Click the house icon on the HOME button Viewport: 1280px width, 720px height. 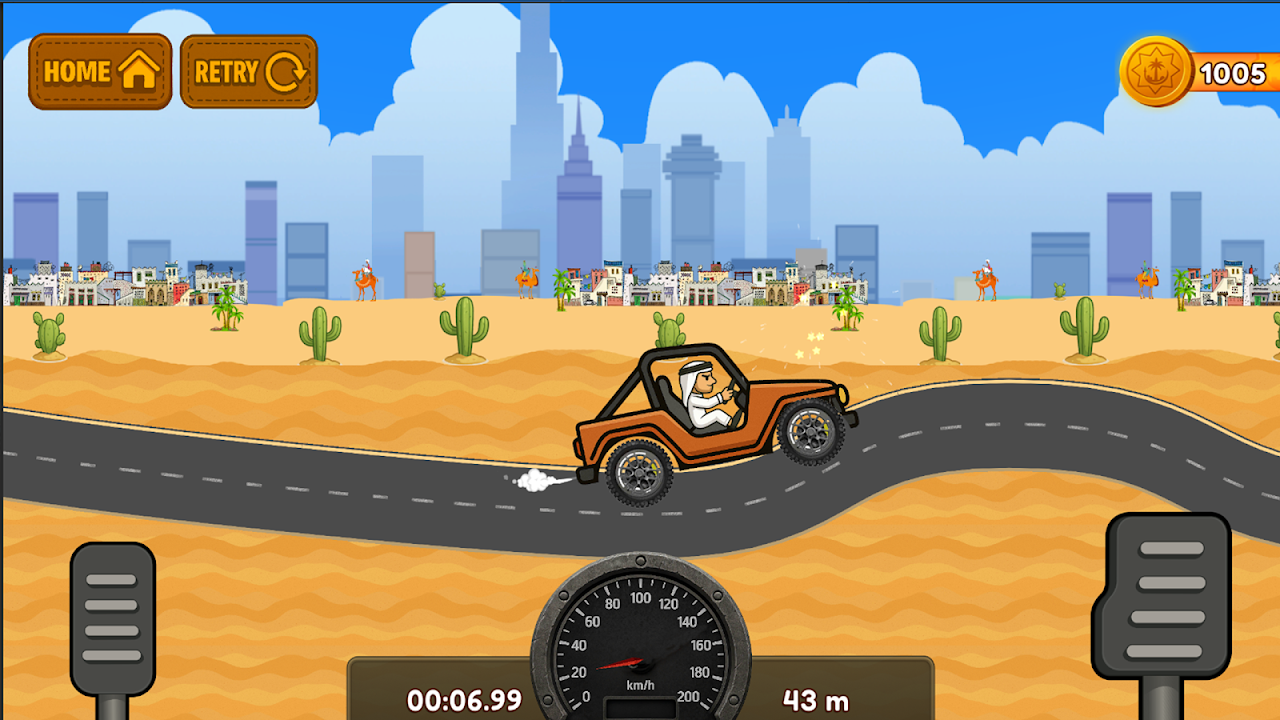(x=137, y=71)
